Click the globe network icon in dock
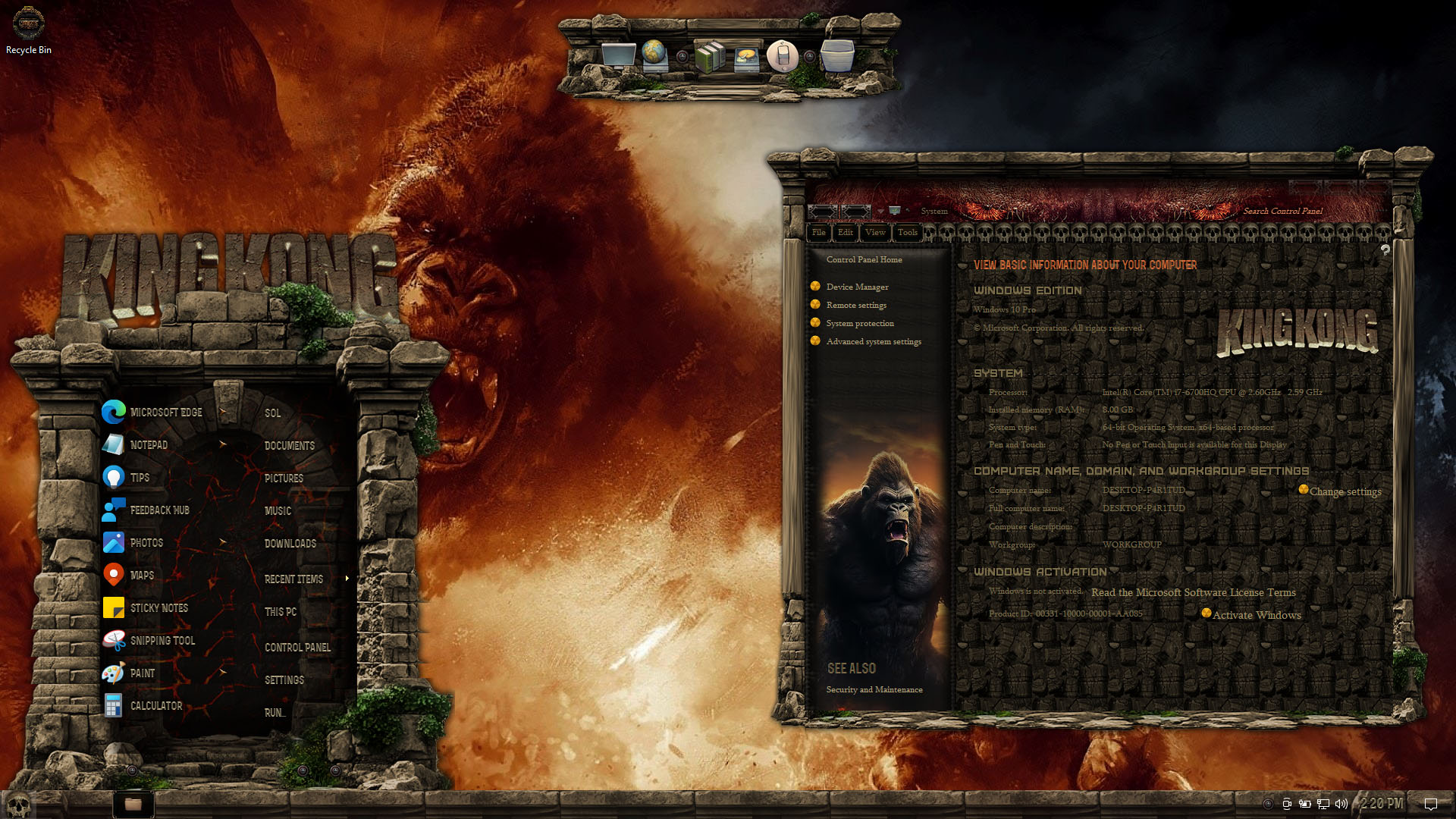1456x819 pixels. [x=654, y=55]
